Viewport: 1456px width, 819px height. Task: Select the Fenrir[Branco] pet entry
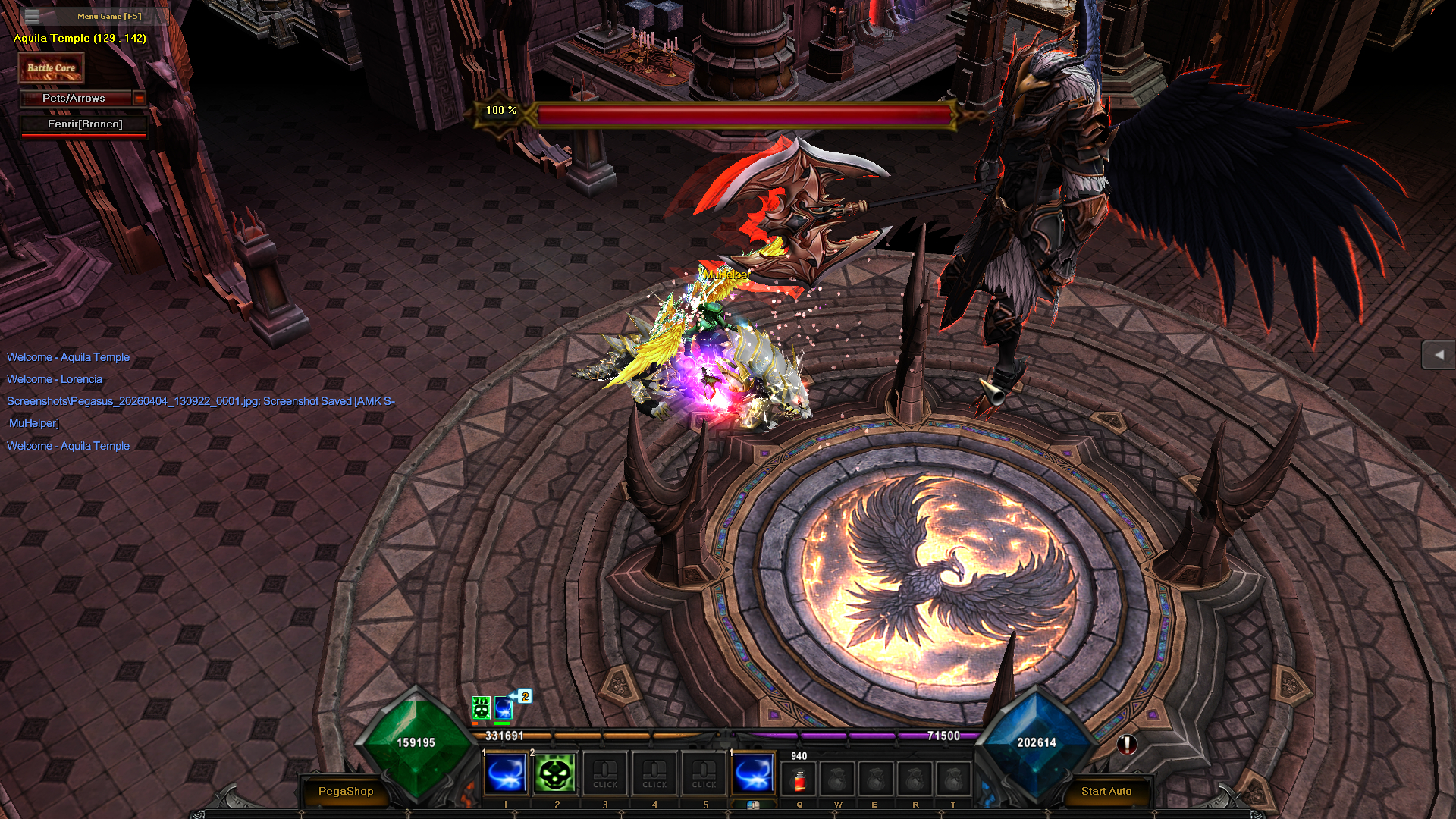point(84,124)
